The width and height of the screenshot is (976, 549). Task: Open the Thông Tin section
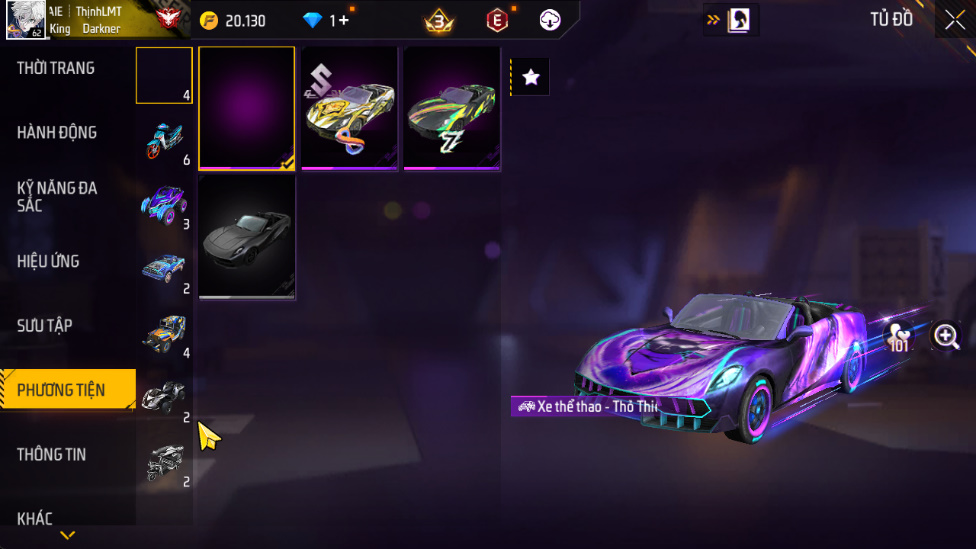51,454
